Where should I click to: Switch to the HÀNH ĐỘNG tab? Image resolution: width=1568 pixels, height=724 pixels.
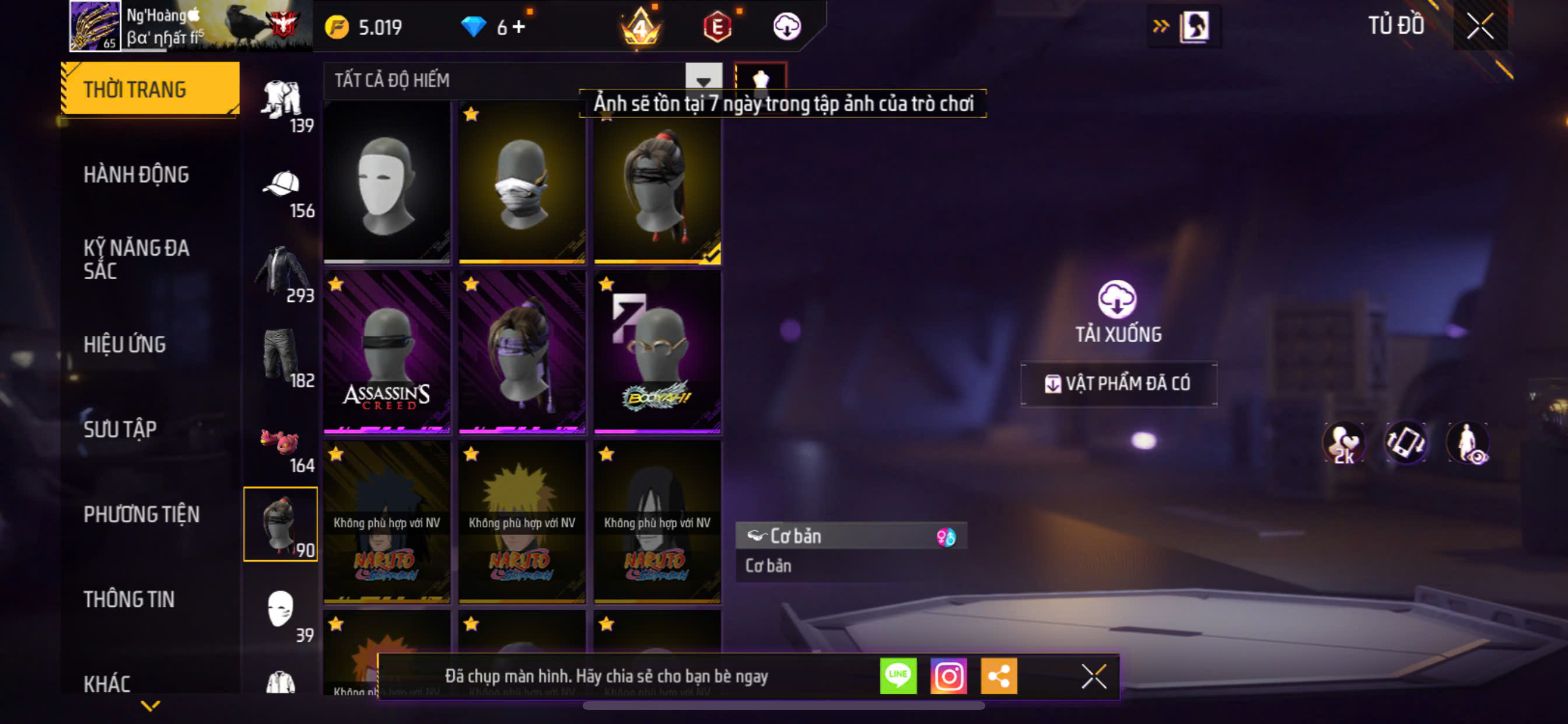136,175
